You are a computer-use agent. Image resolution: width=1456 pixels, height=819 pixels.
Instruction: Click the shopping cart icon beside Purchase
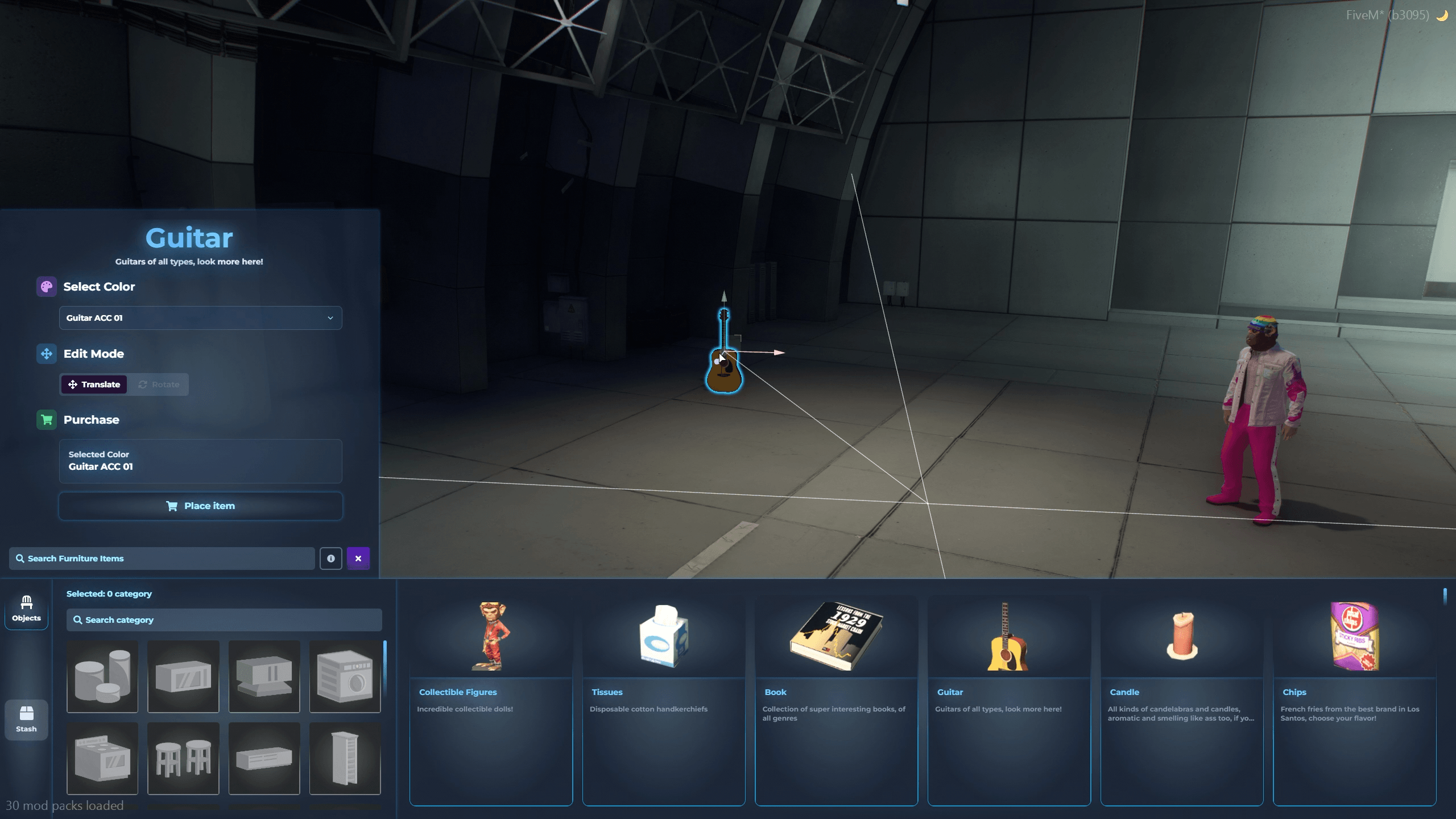coord(46,420)
